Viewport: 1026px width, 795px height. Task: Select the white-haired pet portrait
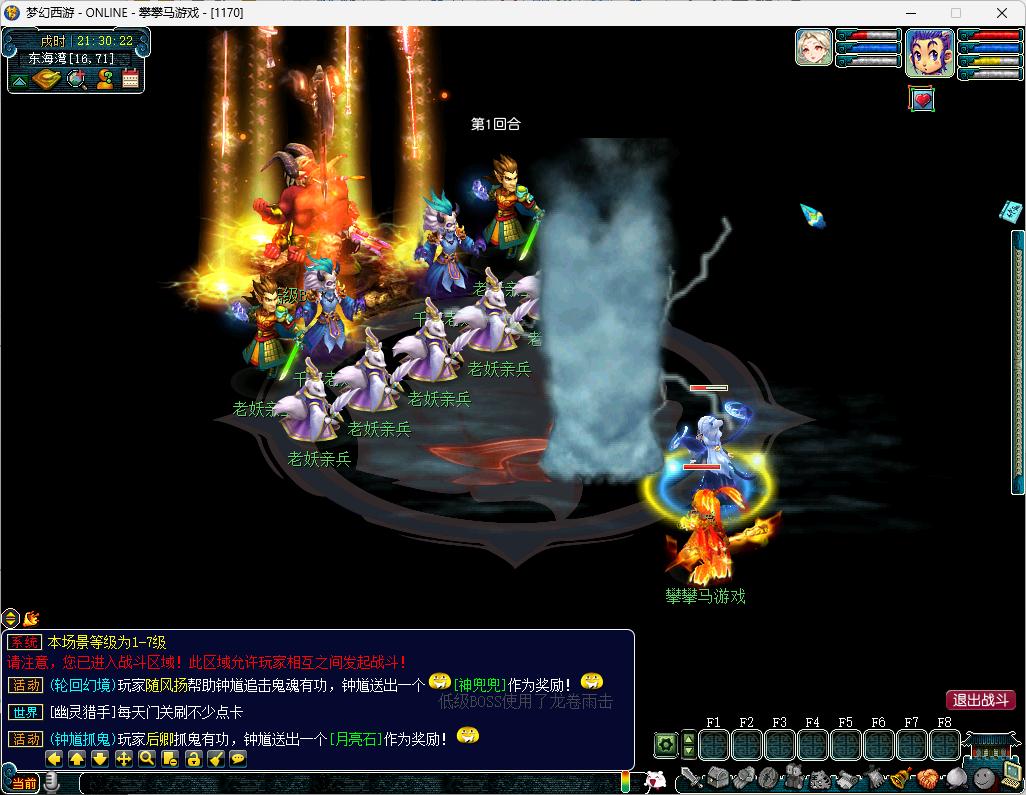pyautogui.click(x=814, y=47)
